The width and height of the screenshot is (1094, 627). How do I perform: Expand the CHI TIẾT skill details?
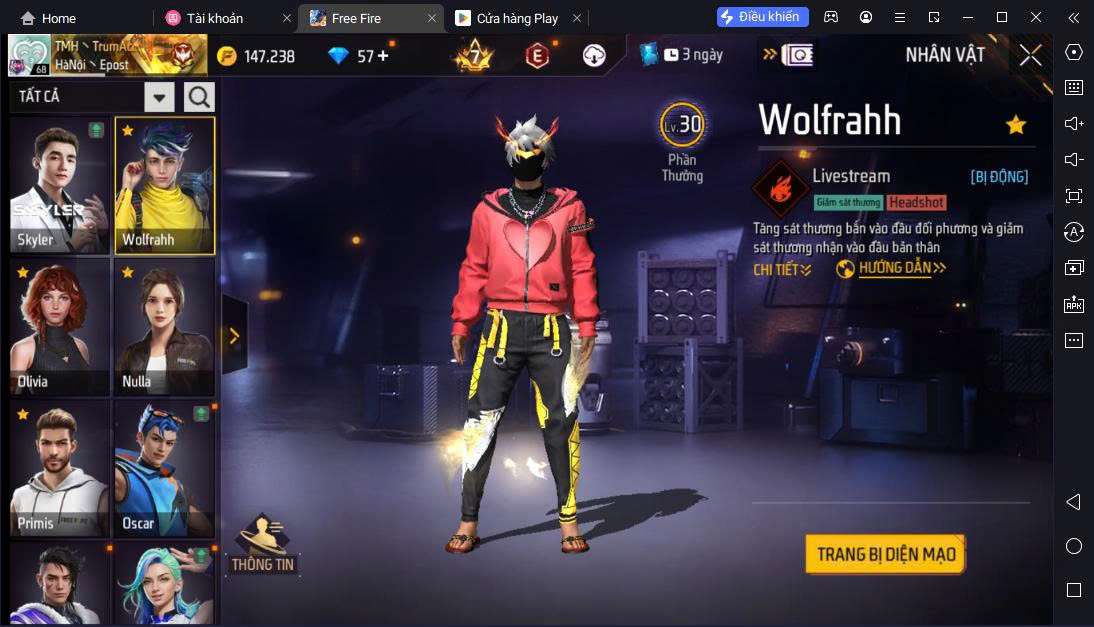[x=782, y=269]
